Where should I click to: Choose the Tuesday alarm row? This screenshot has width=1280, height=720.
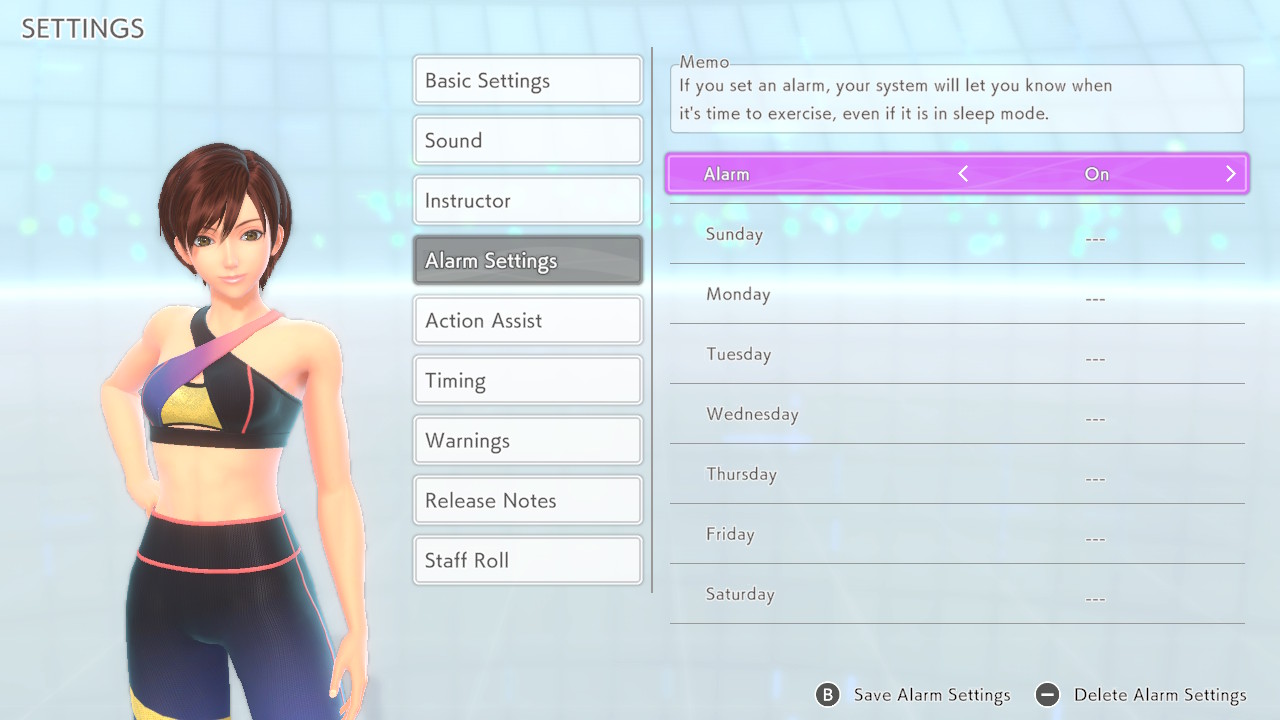click(x=957, y=355)
